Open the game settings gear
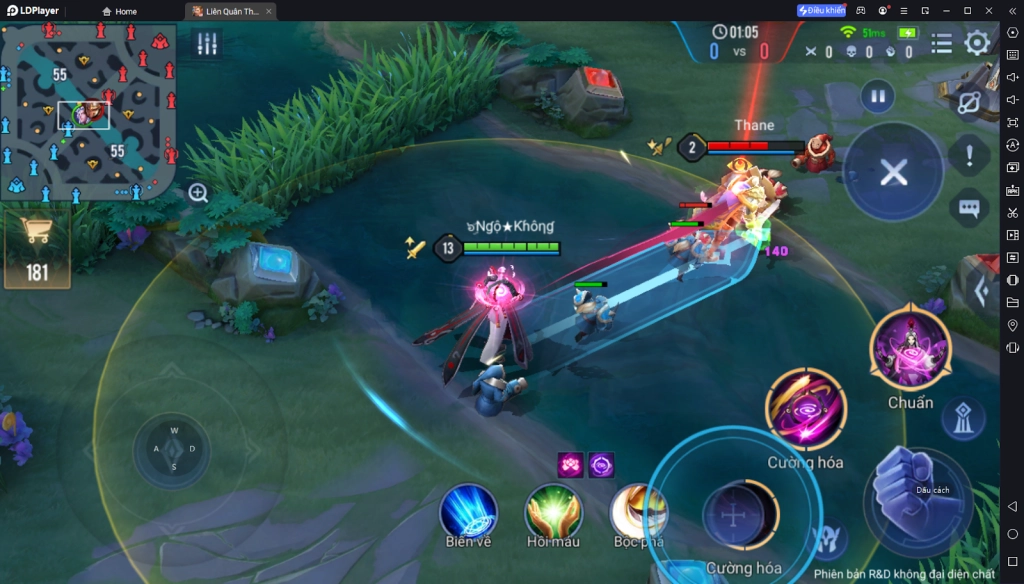 (x=977, y=43)
